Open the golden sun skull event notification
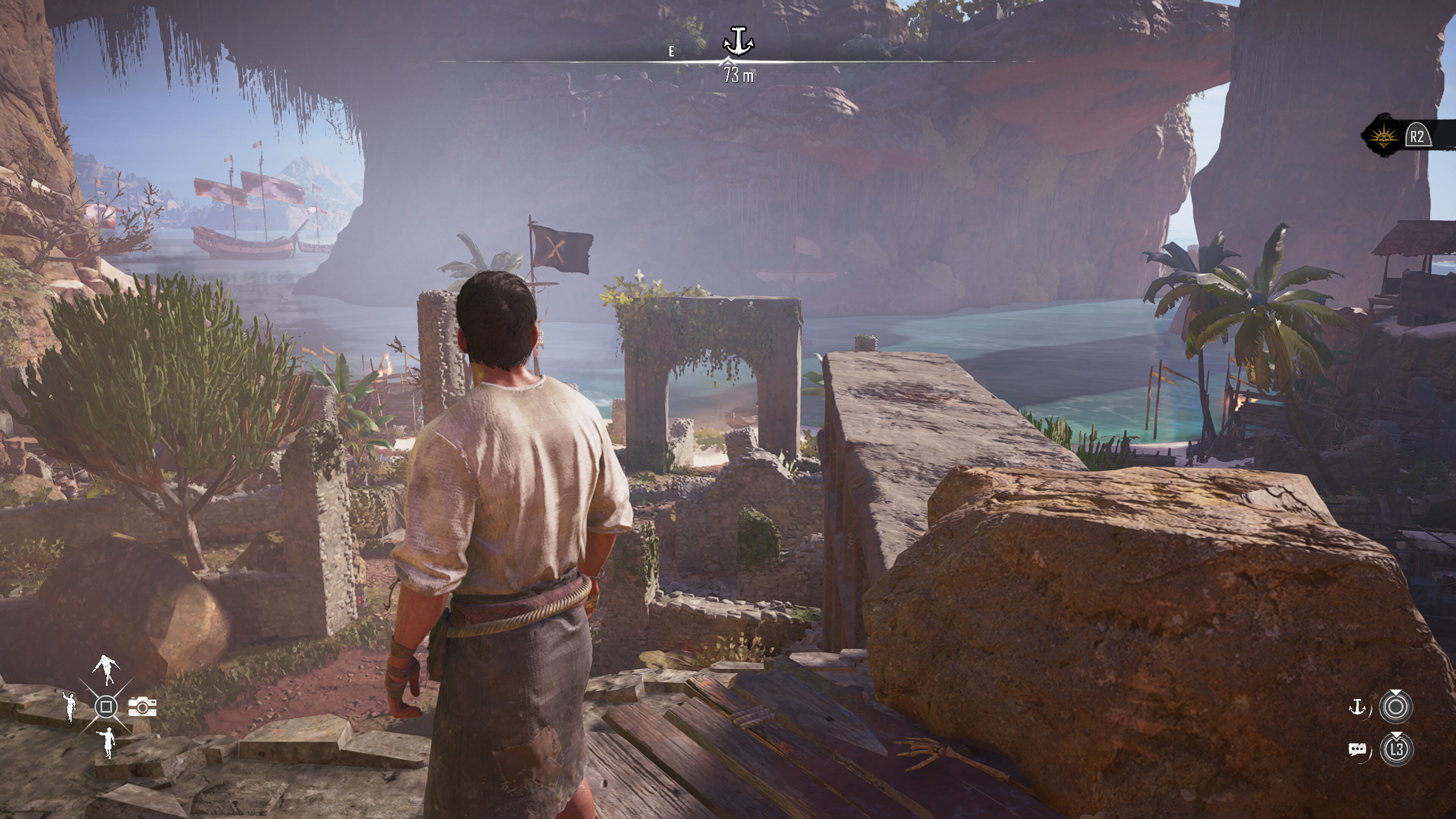Screen dimensions: 1456x819 [1382, 136]
